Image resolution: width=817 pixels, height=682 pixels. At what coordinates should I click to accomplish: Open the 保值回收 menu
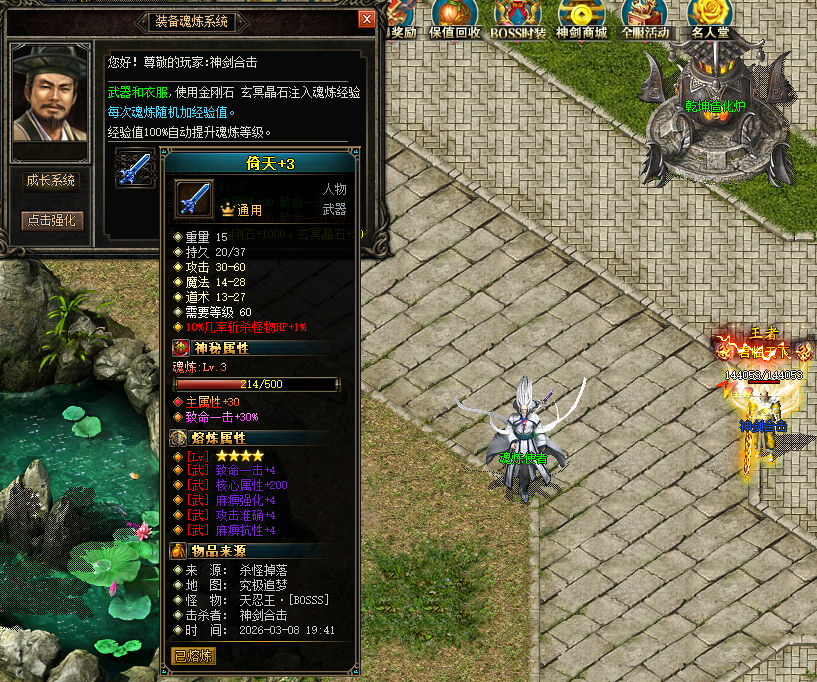click(455, 19)
